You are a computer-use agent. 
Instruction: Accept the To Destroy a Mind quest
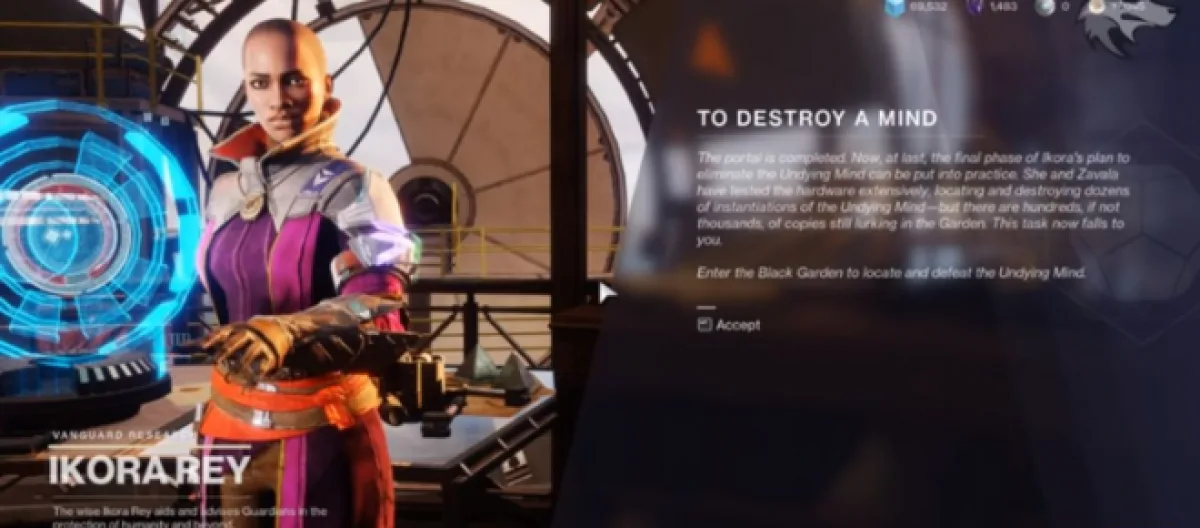pyautogui.click(x=729, y=325)
